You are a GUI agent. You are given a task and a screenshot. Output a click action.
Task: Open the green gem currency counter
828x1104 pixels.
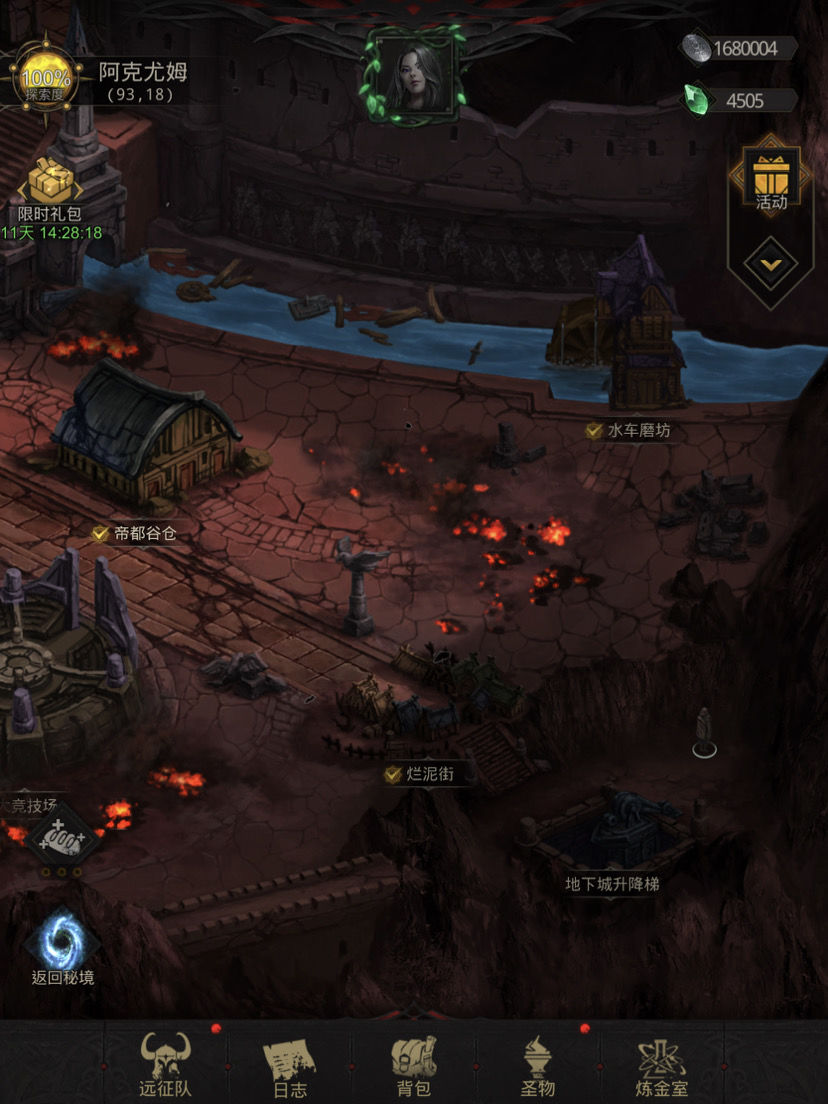(738, 100)
